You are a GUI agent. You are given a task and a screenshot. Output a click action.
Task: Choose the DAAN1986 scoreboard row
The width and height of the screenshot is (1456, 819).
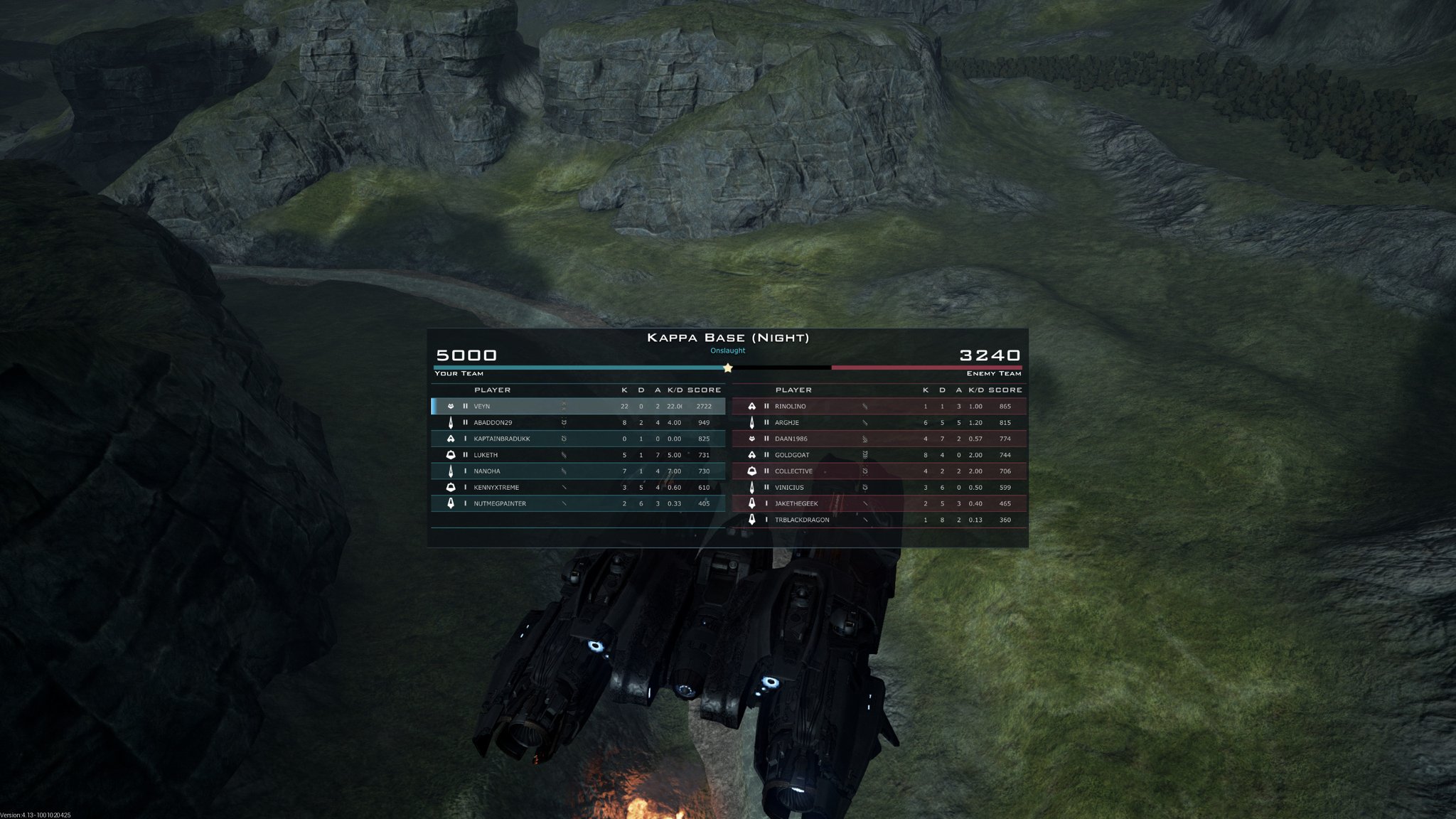[x=879, y=439]
